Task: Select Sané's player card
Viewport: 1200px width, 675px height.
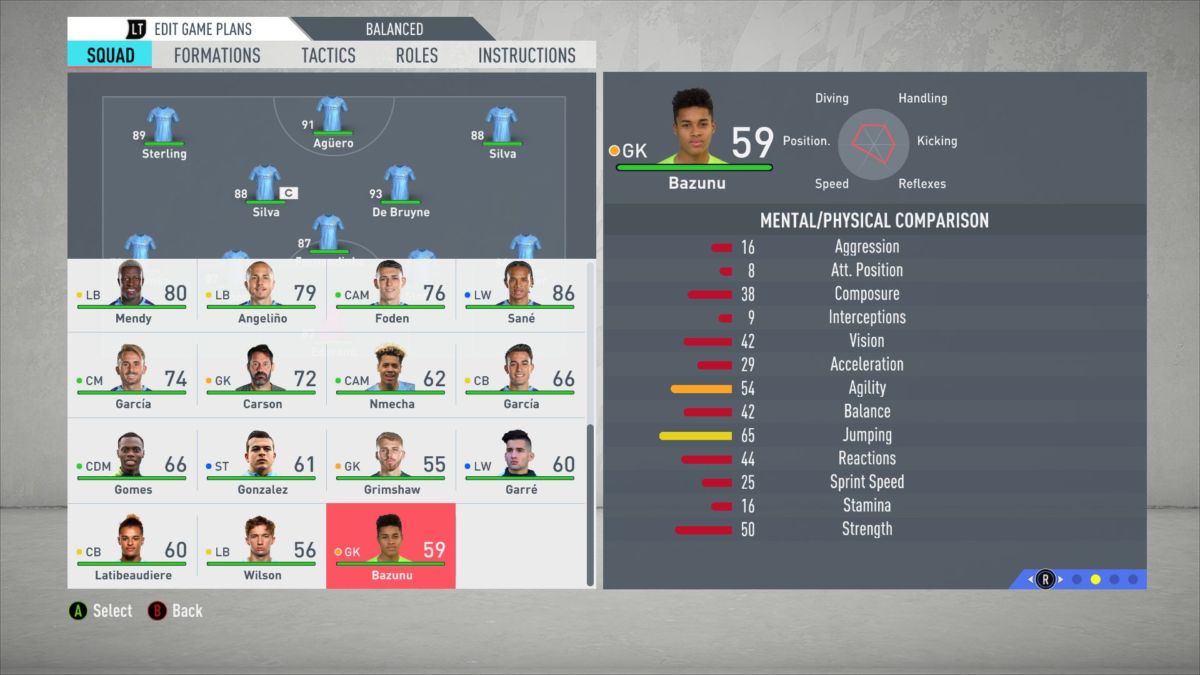Action: [x=520, y=294]
